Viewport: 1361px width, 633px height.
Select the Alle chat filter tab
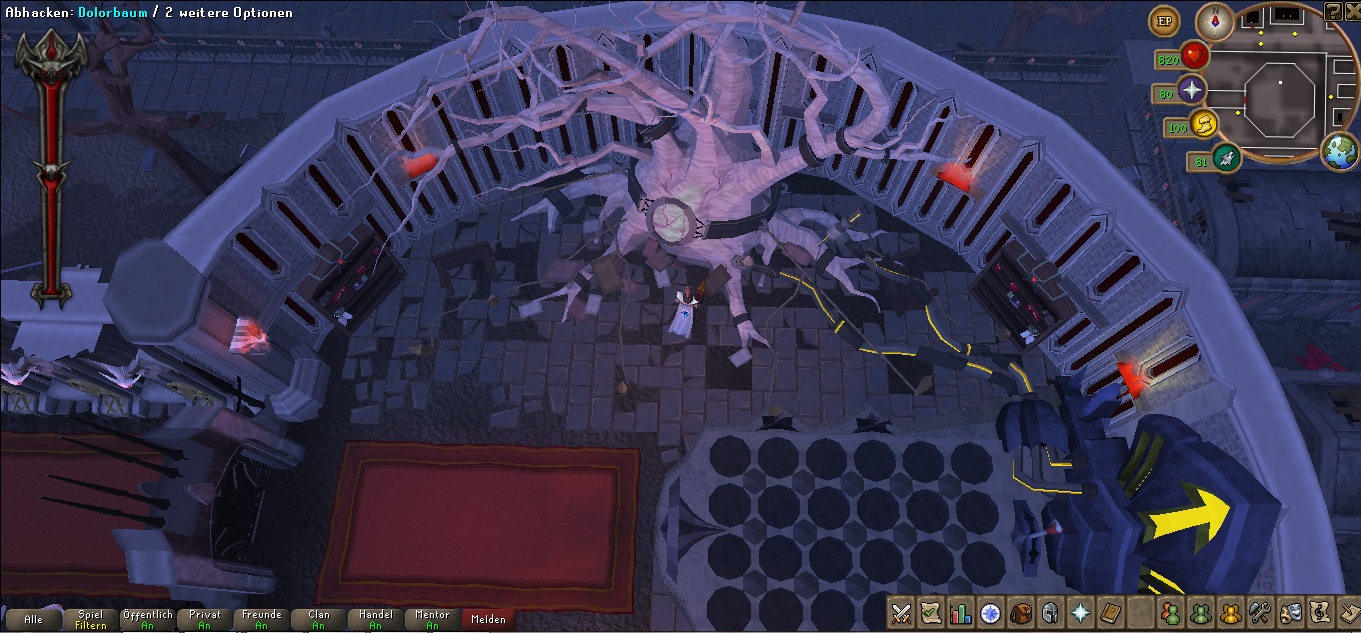[34, 619]
